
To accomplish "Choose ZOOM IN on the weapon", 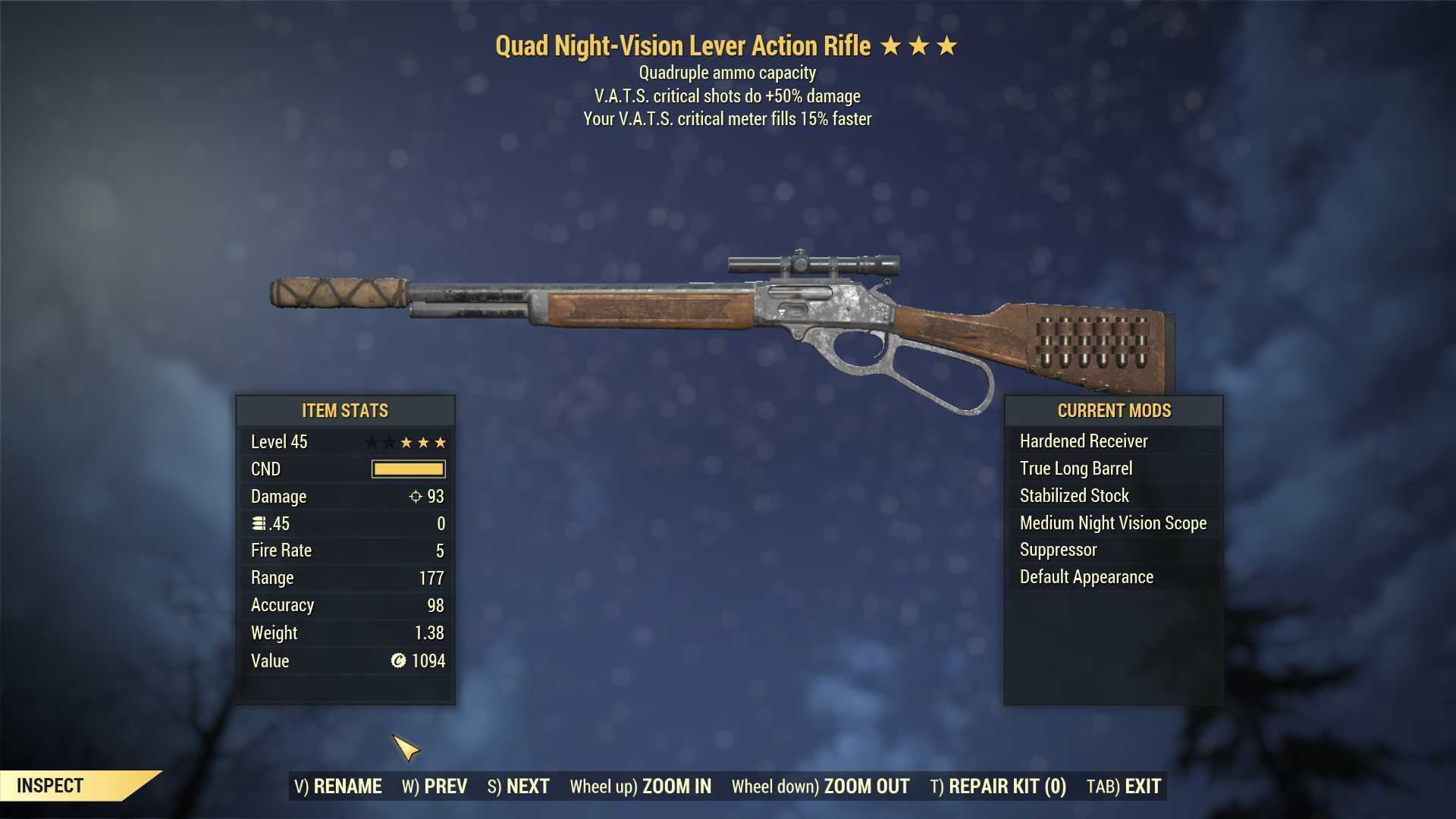I will [641, 786].
